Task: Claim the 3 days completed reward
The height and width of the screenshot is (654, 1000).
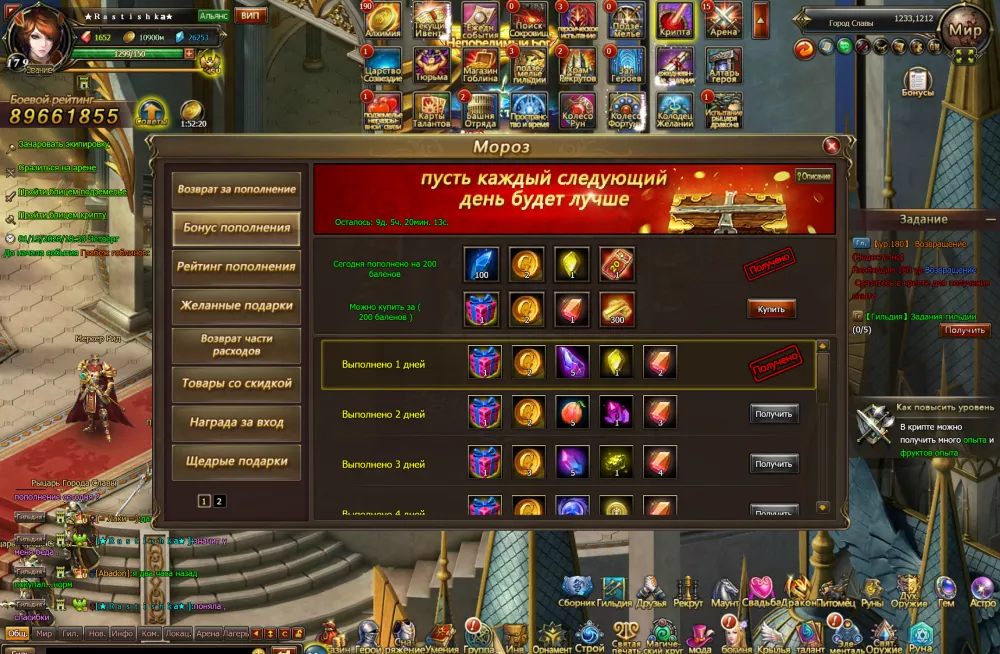Action: coord(774,463)
